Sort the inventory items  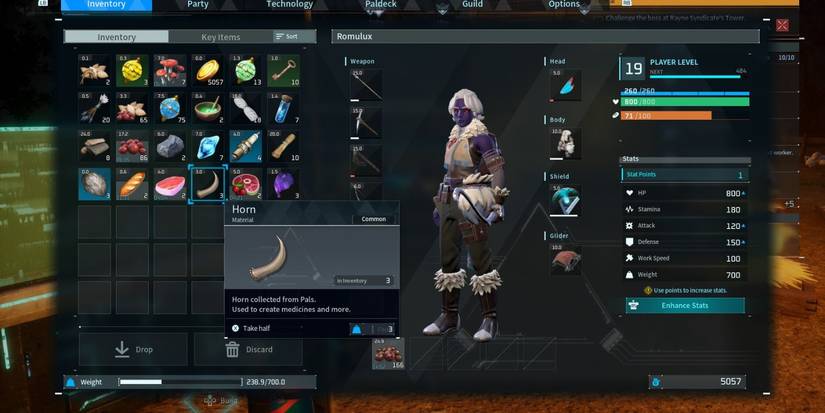(x=287, y=37)
